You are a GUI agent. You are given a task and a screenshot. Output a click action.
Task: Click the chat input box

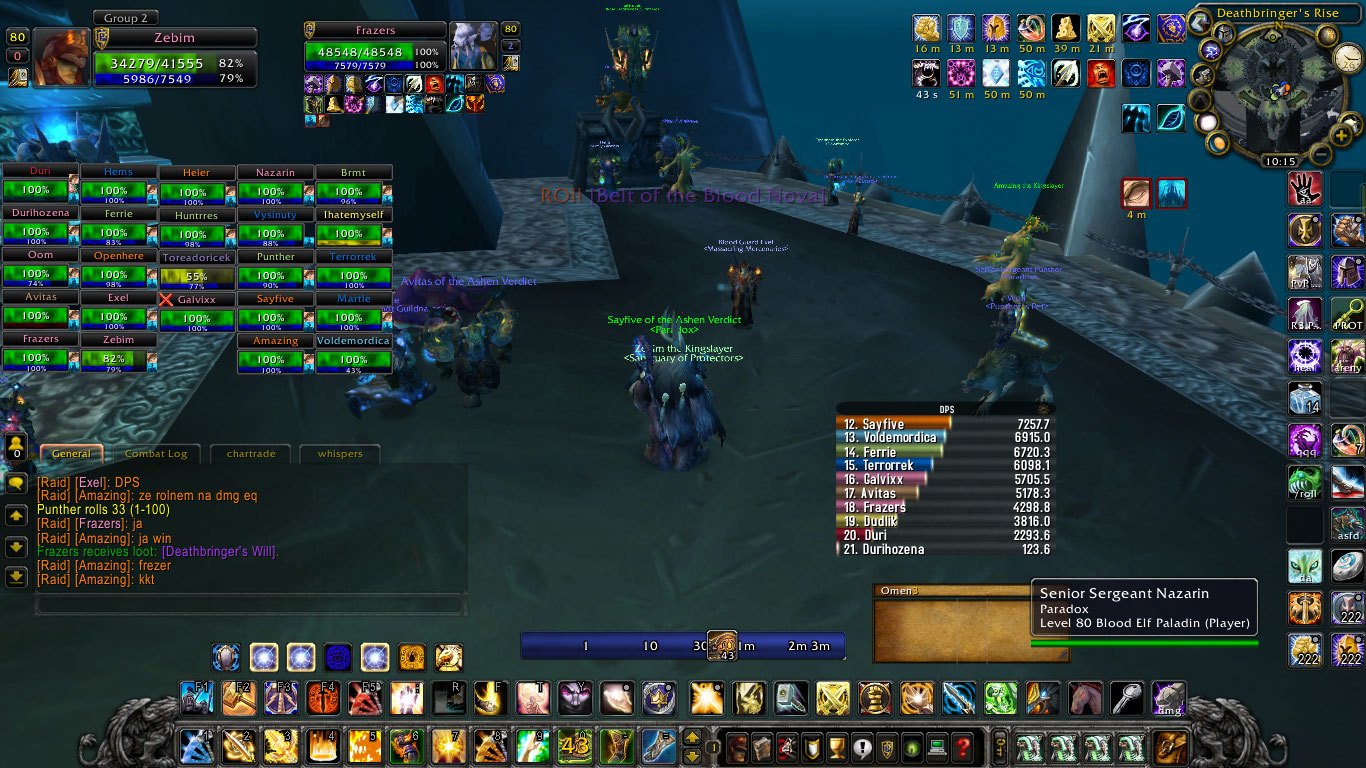click(x=250, y=605)
